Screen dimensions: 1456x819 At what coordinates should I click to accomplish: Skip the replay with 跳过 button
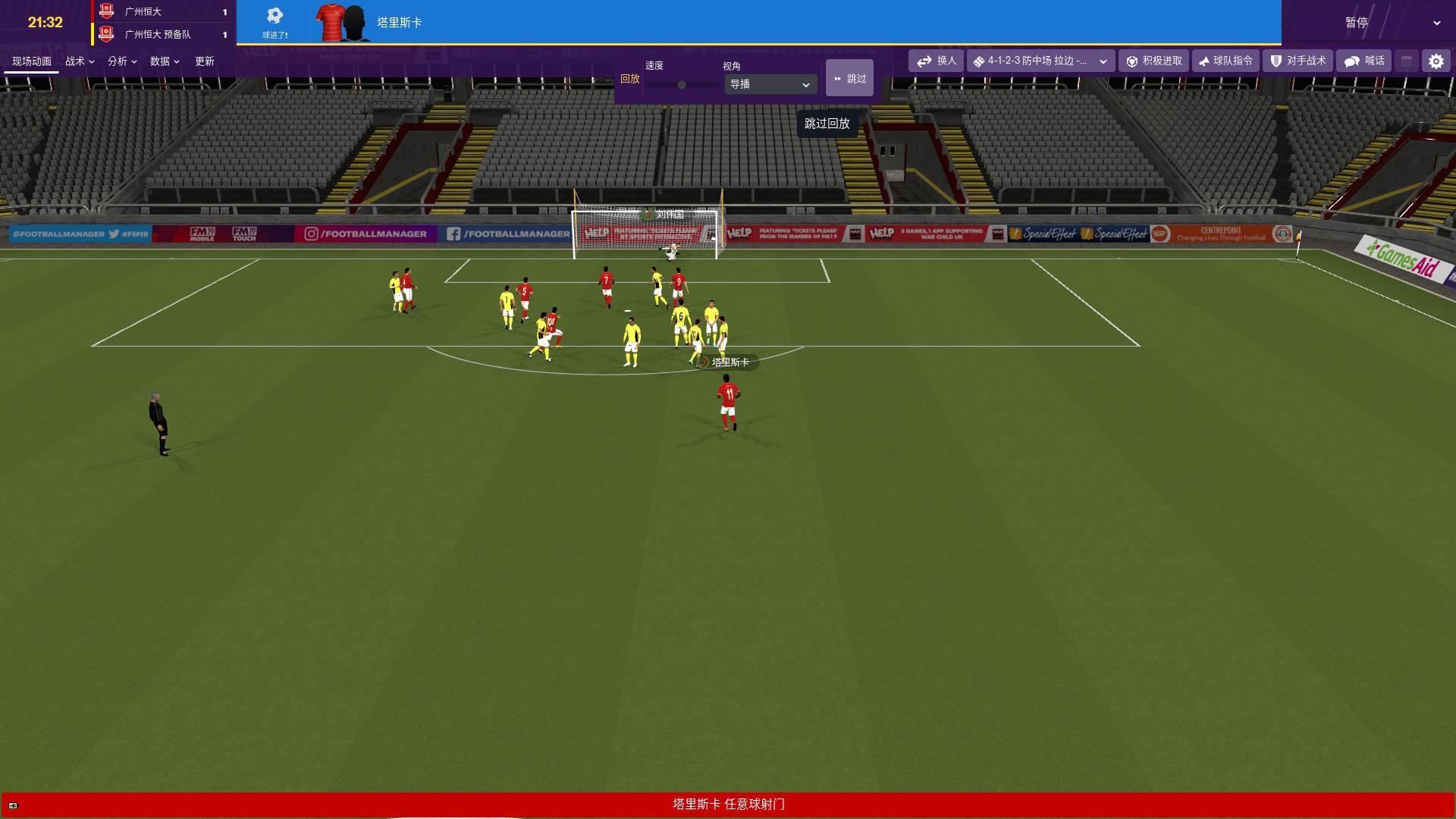pos(849,78)
